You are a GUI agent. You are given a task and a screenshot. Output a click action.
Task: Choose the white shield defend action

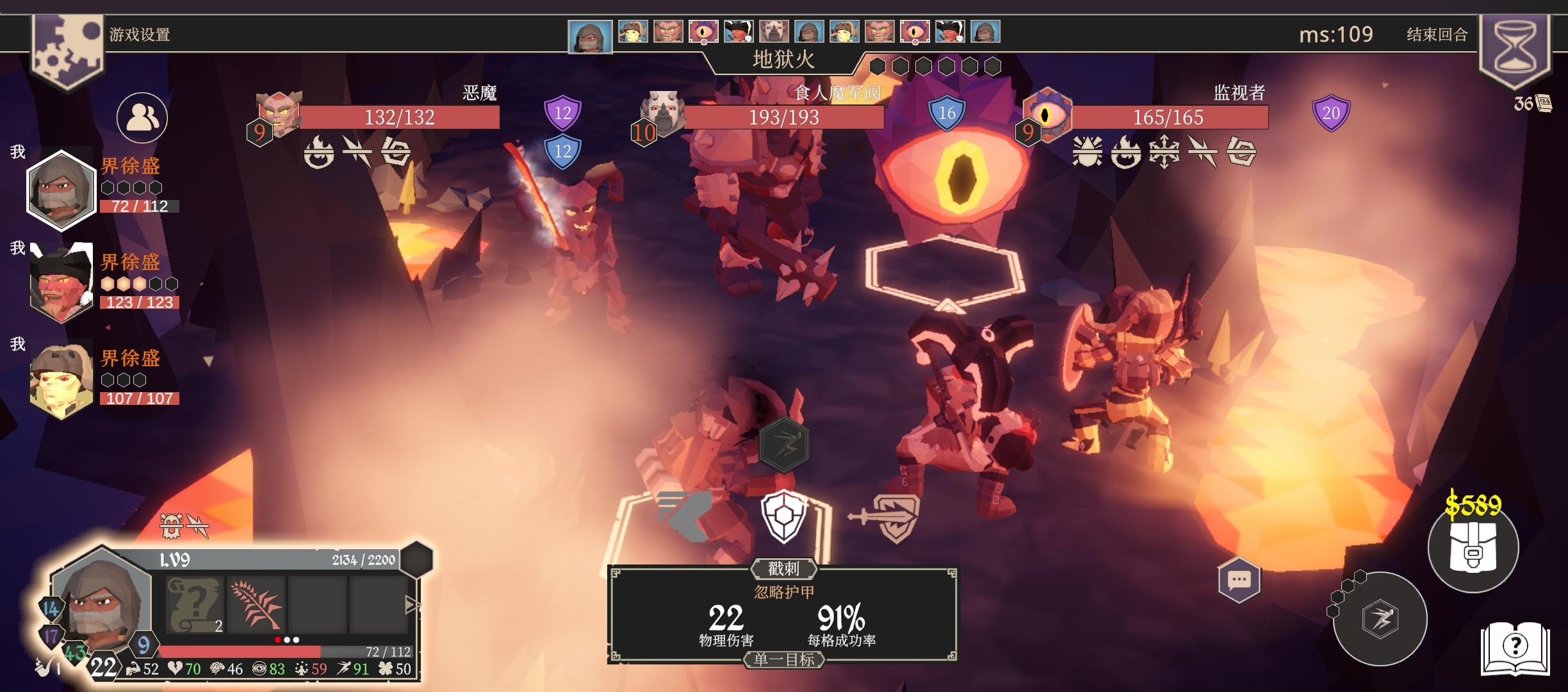point(783,516)
